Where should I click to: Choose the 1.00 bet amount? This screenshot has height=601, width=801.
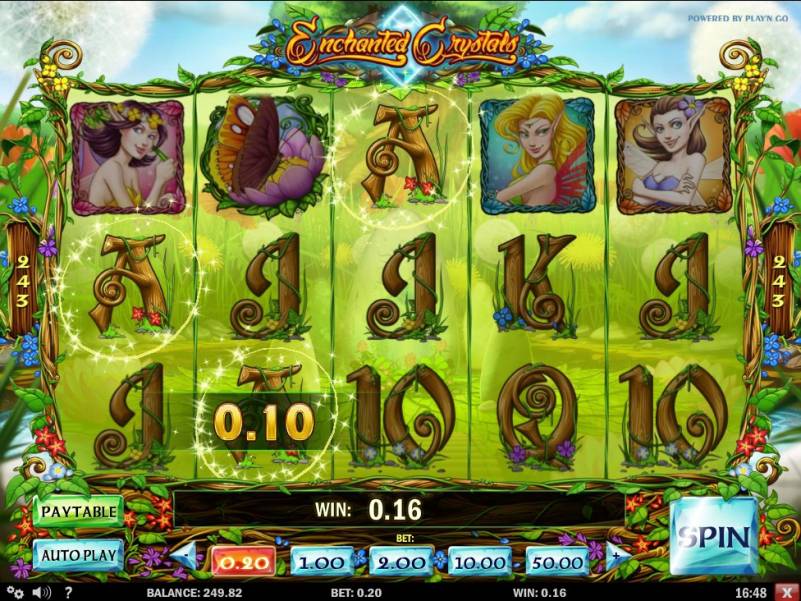coord(322,561)
